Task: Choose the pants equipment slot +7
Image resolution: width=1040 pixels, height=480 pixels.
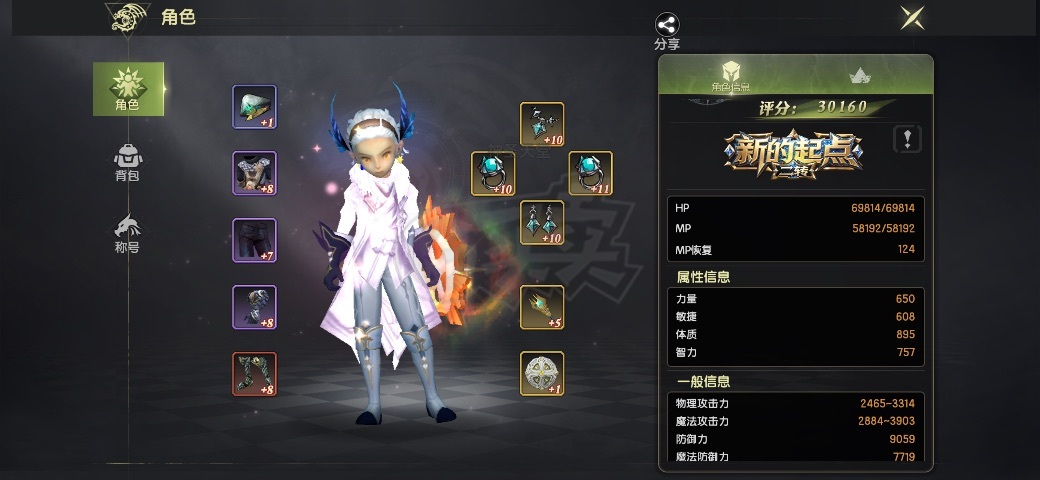Action: pyautogui.click(x=254, y=240)
